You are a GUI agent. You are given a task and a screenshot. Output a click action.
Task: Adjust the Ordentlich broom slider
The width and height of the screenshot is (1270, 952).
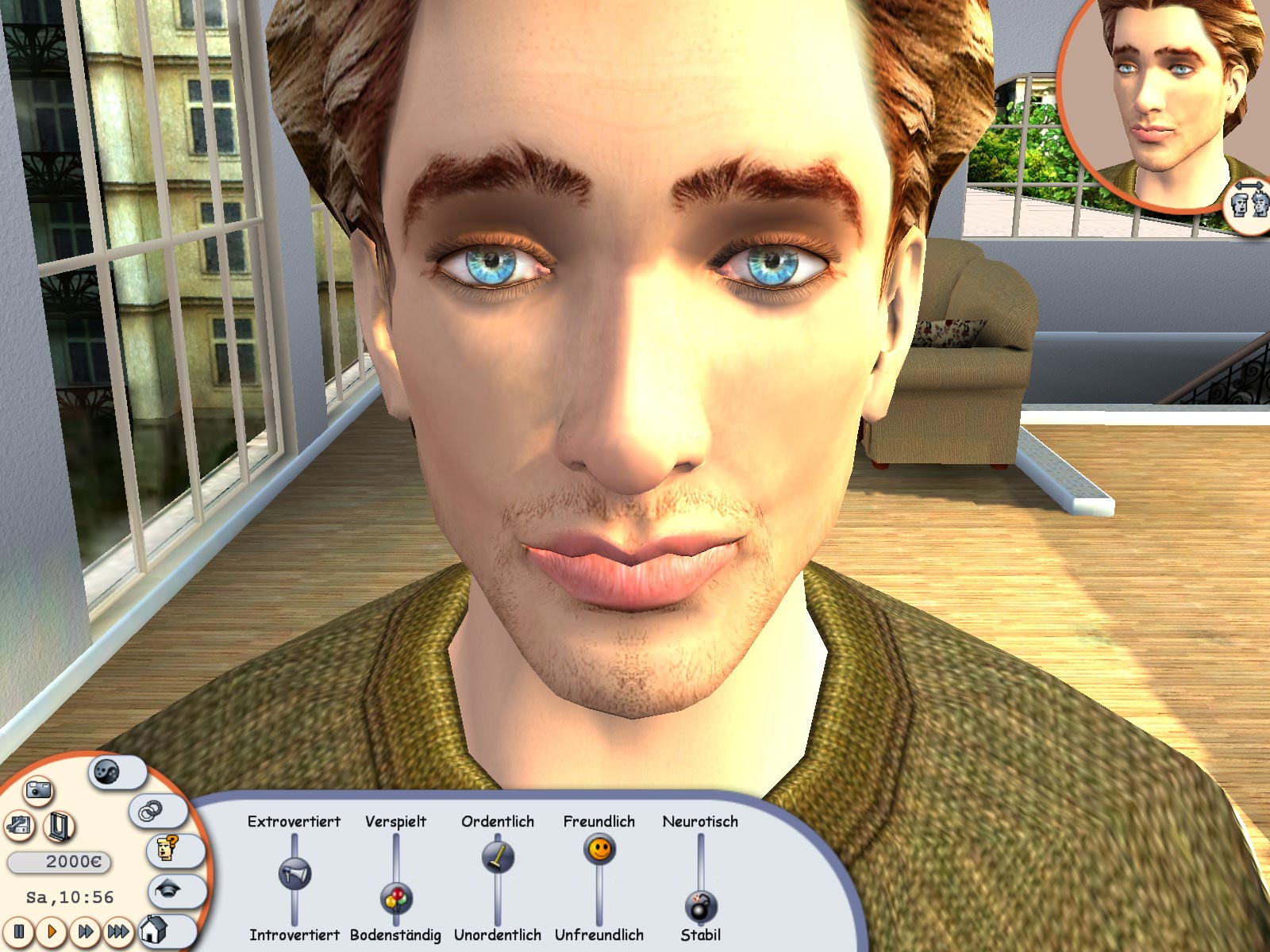click(496, 856)
